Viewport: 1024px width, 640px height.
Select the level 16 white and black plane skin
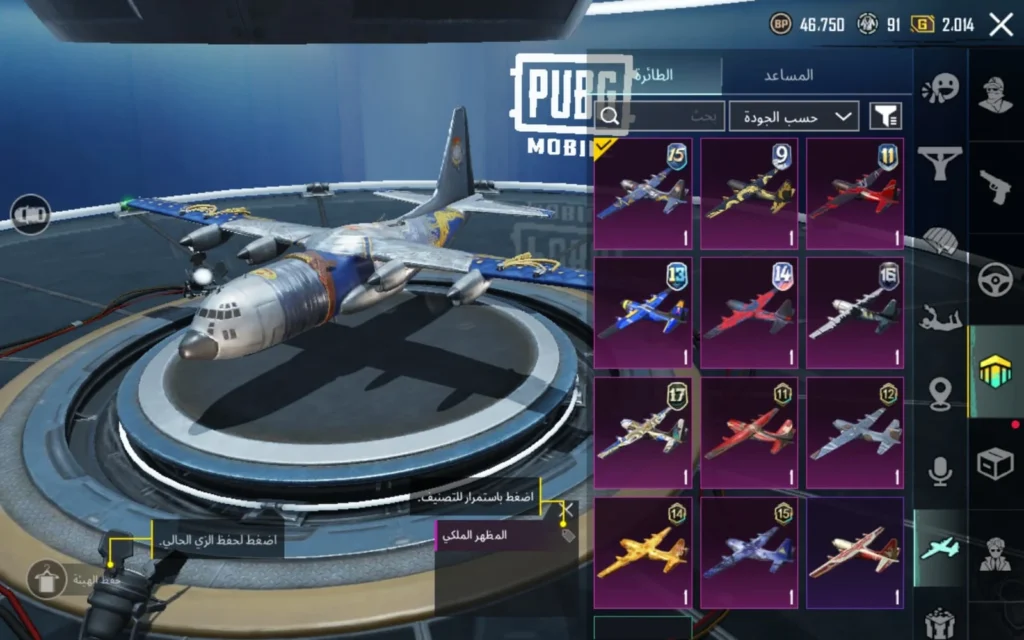[x=855, y=312]
